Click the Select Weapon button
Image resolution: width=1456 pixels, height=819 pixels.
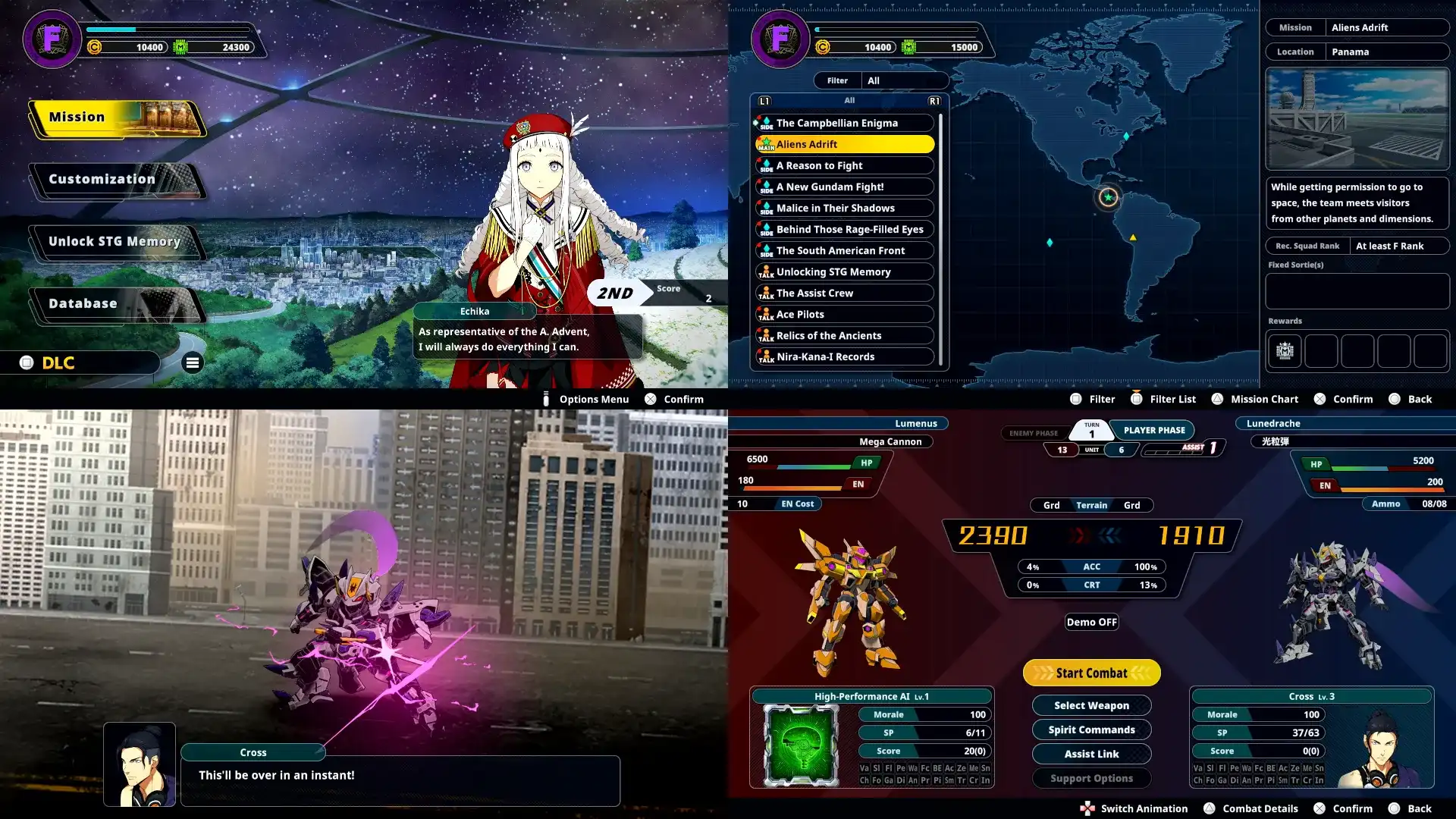point(1091,705)
